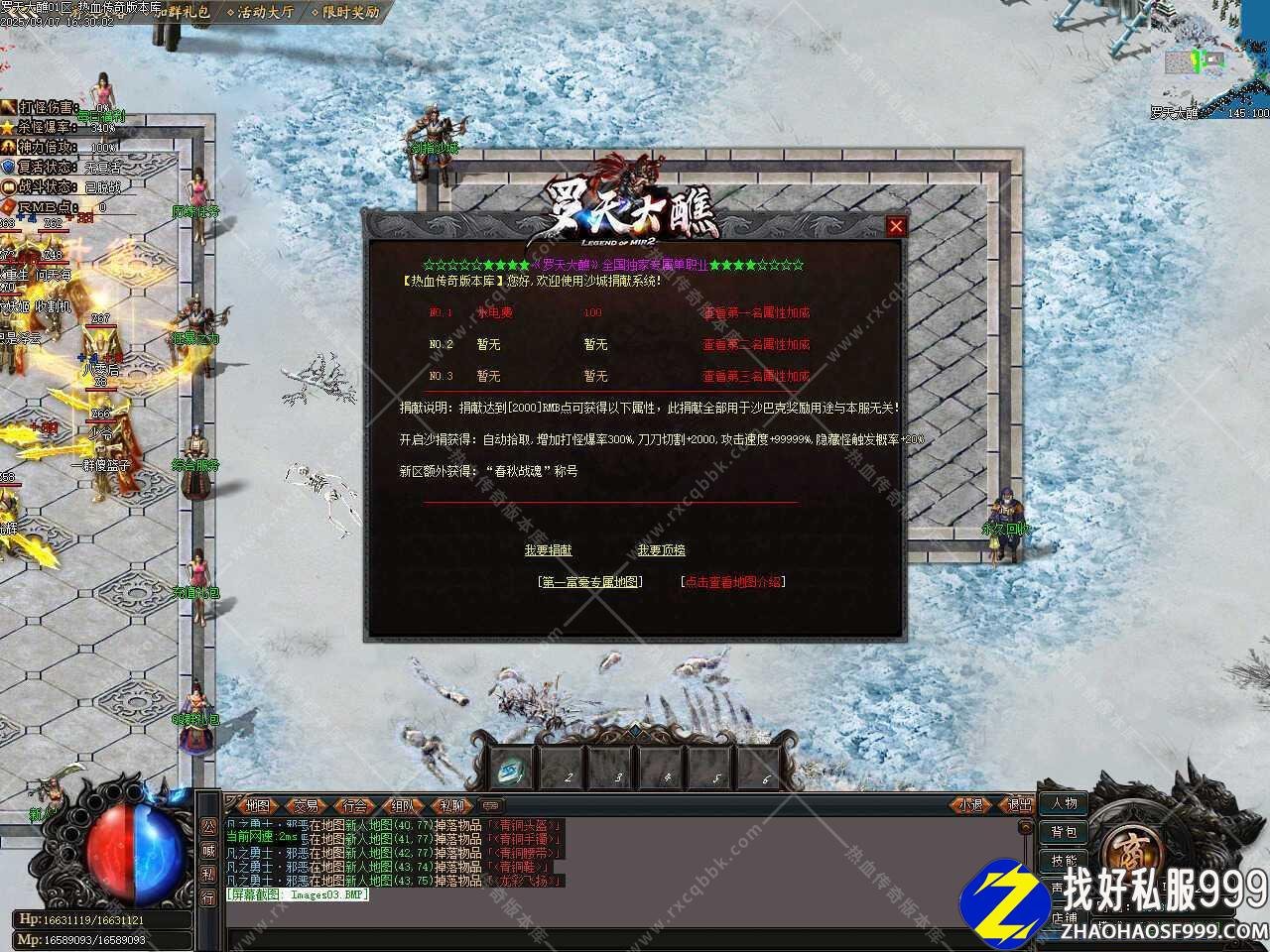
Task: Open the 人物 character panel
Action: [1064, 803]
